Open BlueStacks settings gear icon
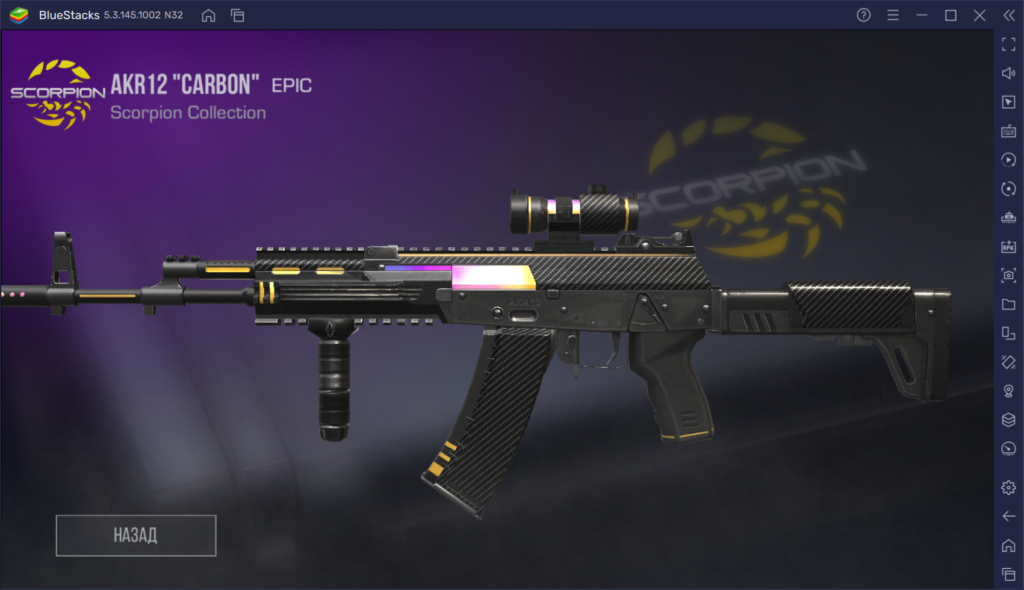This screenshot has height=590, width=1024. click(x=1008, y=487)
